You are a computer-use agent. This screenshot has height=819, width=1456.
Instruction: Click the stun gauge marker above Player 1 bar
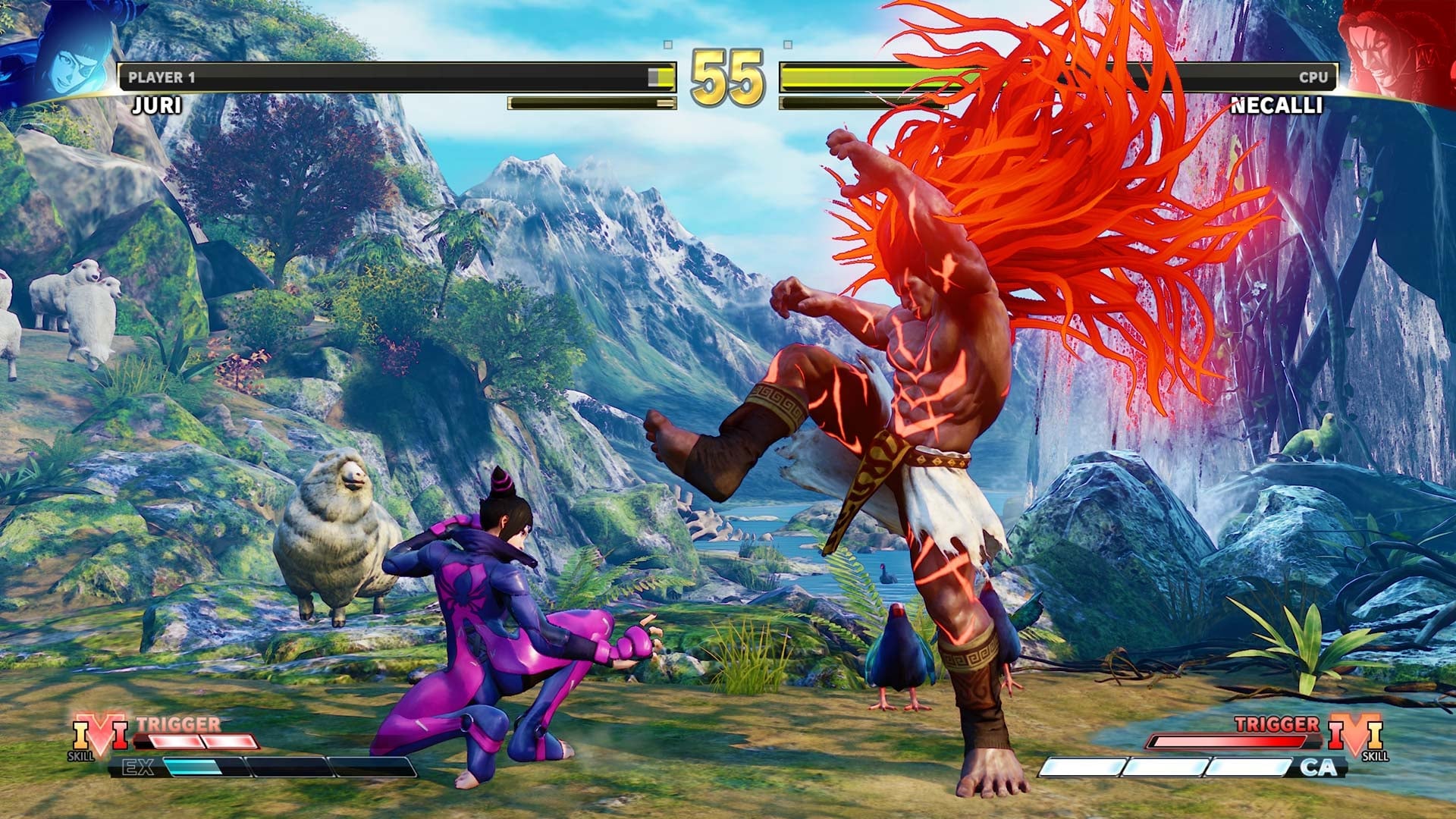point(667,43)
